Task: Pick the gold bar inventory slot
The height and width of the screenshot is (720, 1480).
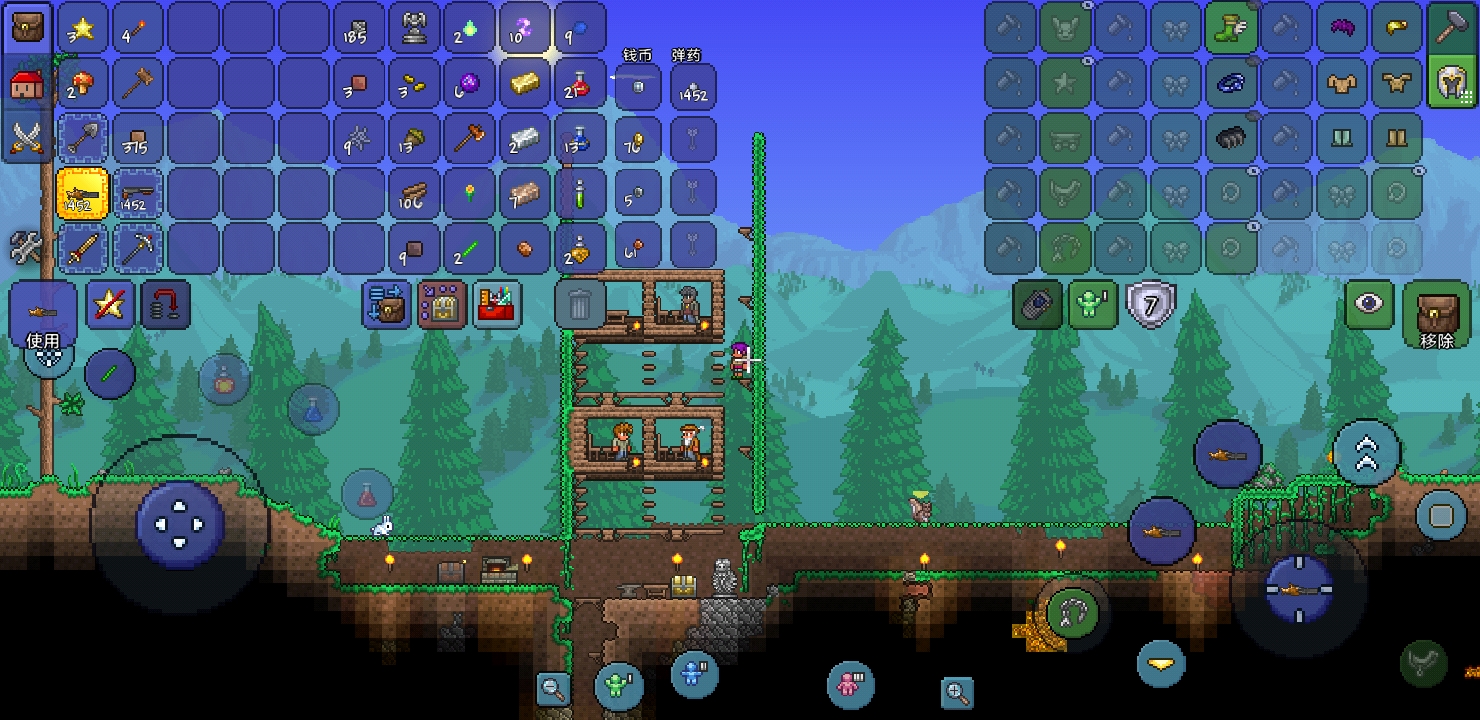Action: (x=525, y=83)
